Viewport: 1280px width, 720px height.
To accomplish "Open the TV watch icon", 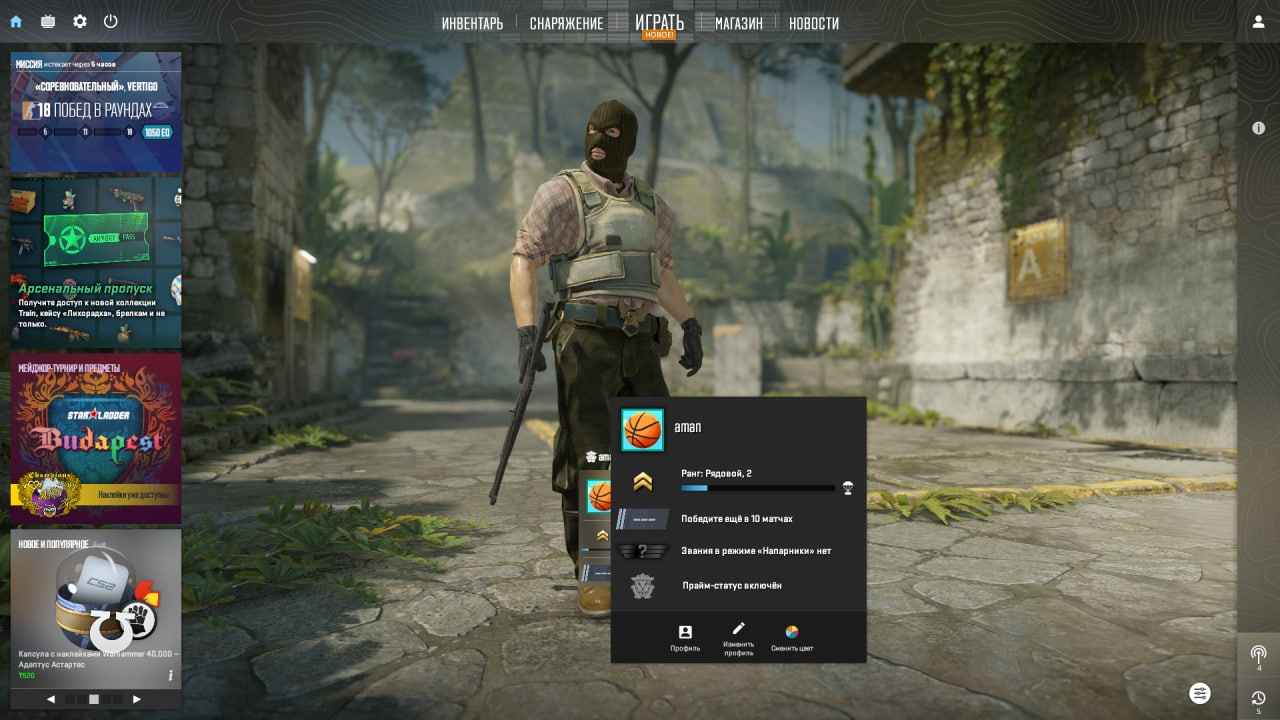I will click(x=48, y=21).
